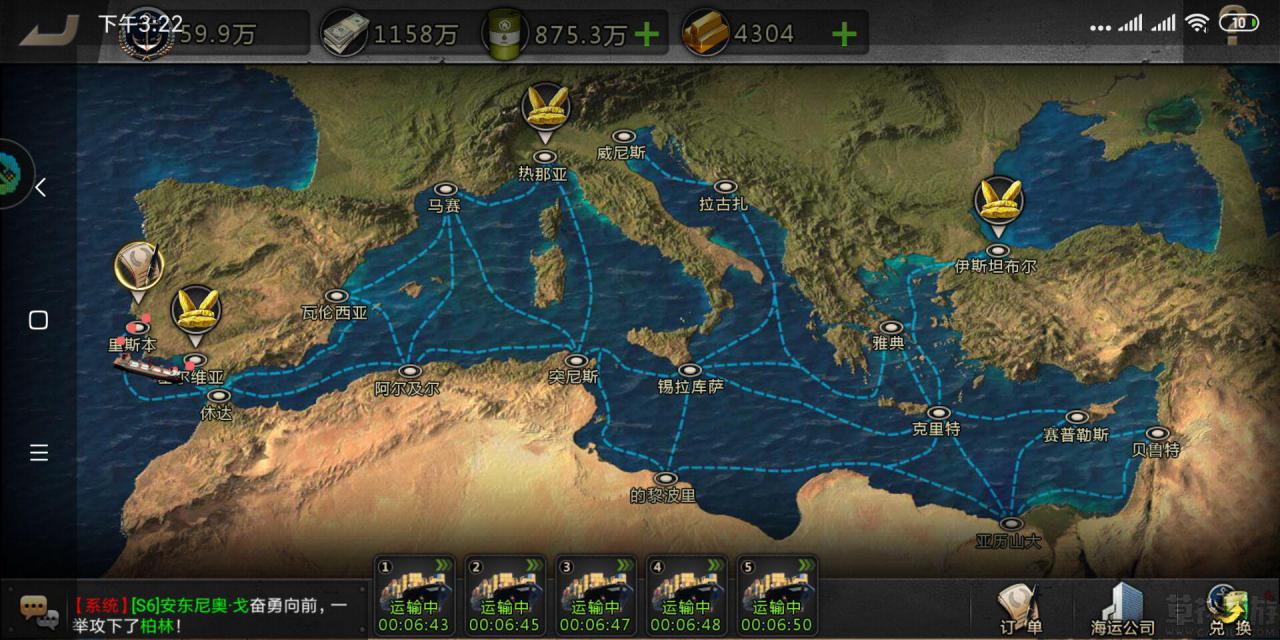Add more oil with the plus button
Image resolution: width=1280 pixels, height=640 pixels.
[x=647, y=35]
